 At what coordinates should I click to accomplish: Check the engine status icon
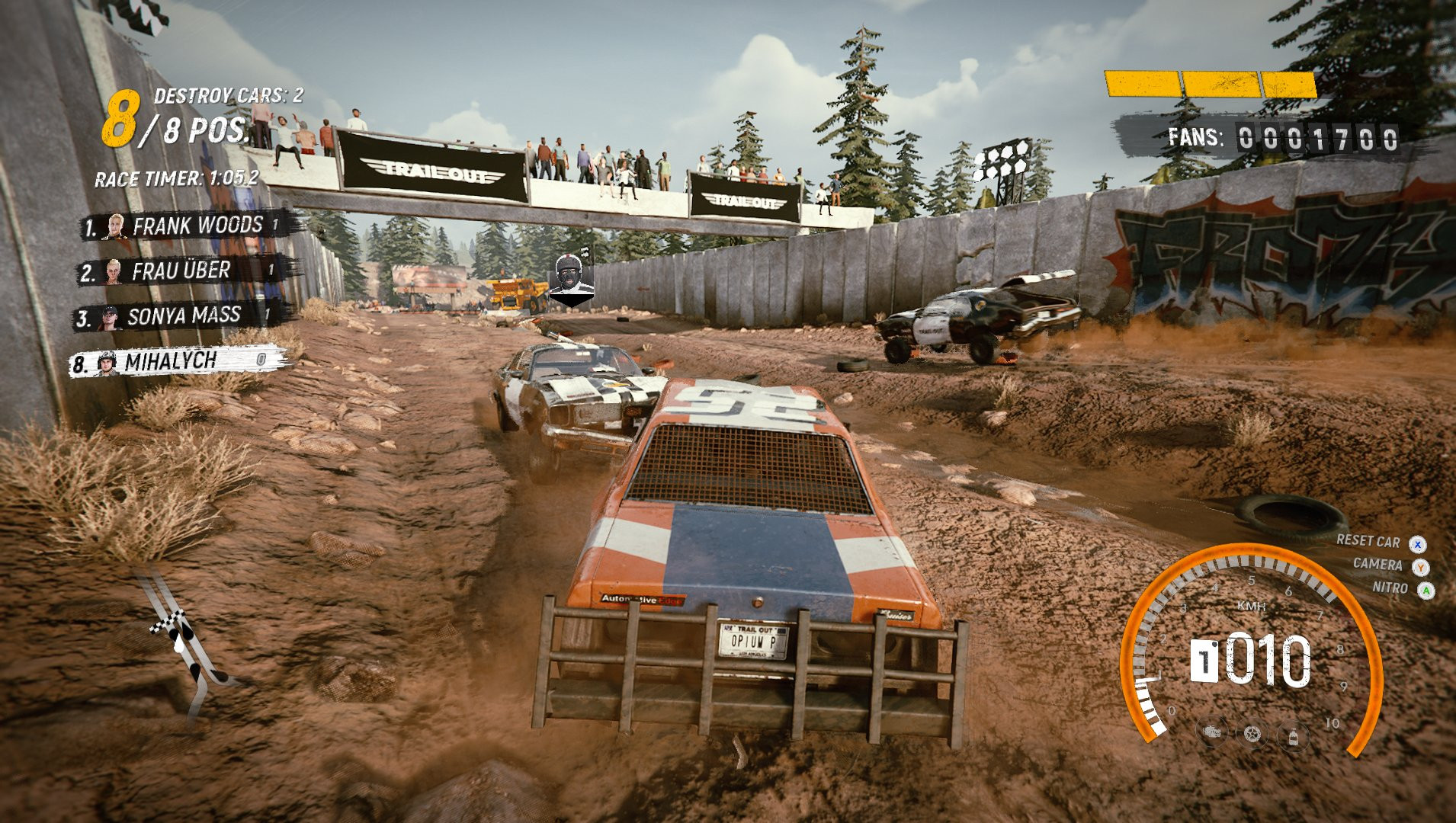coord(1212,733)
